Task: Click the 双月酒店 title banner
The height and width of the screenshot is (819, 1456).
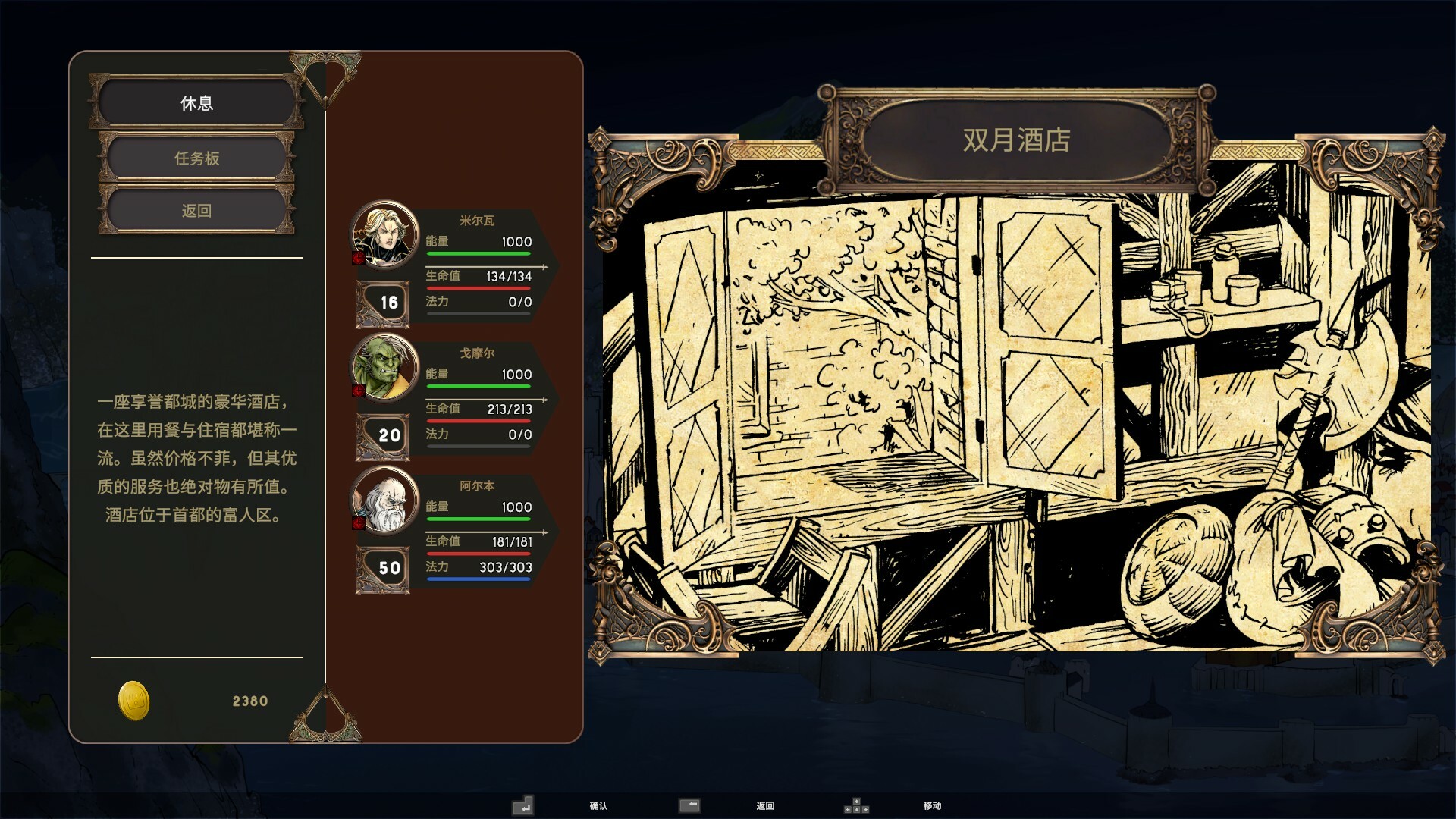Action: coord(1016,141)
